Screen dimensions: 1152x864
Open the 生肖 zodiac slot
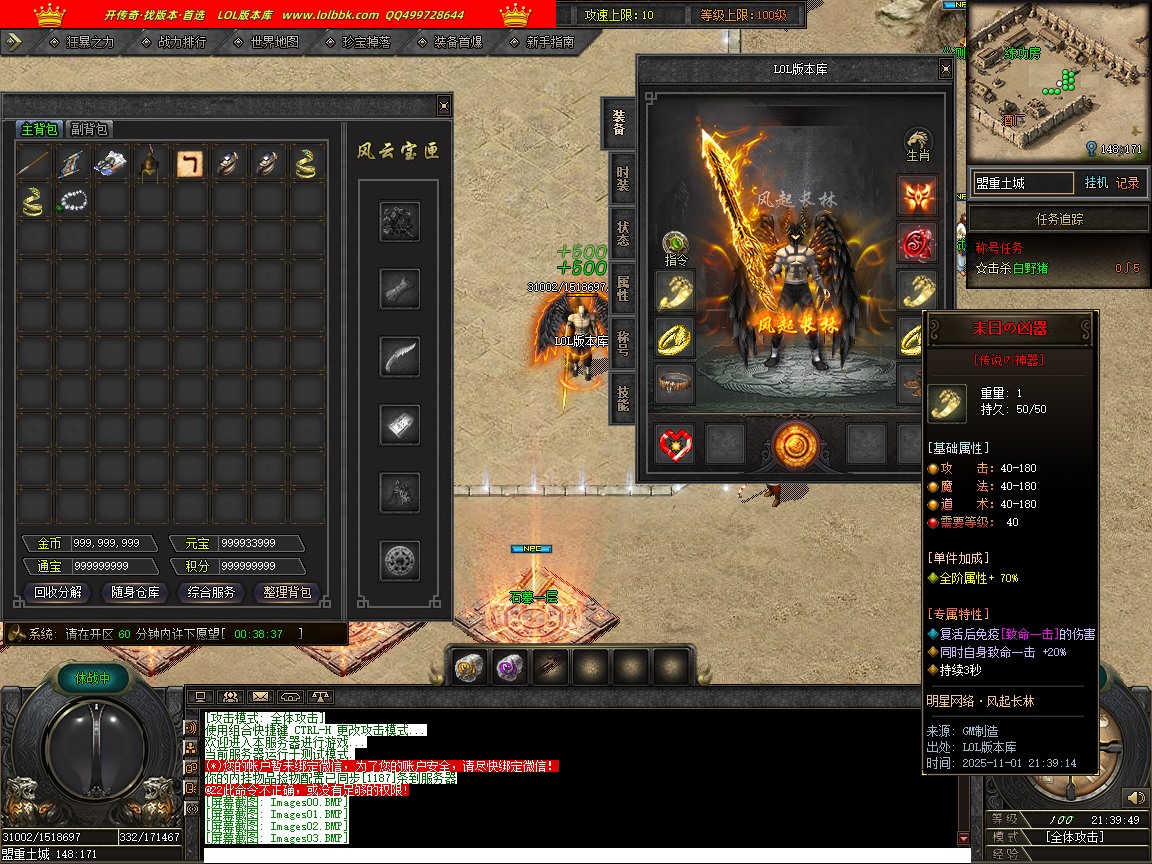click(917, 142)
